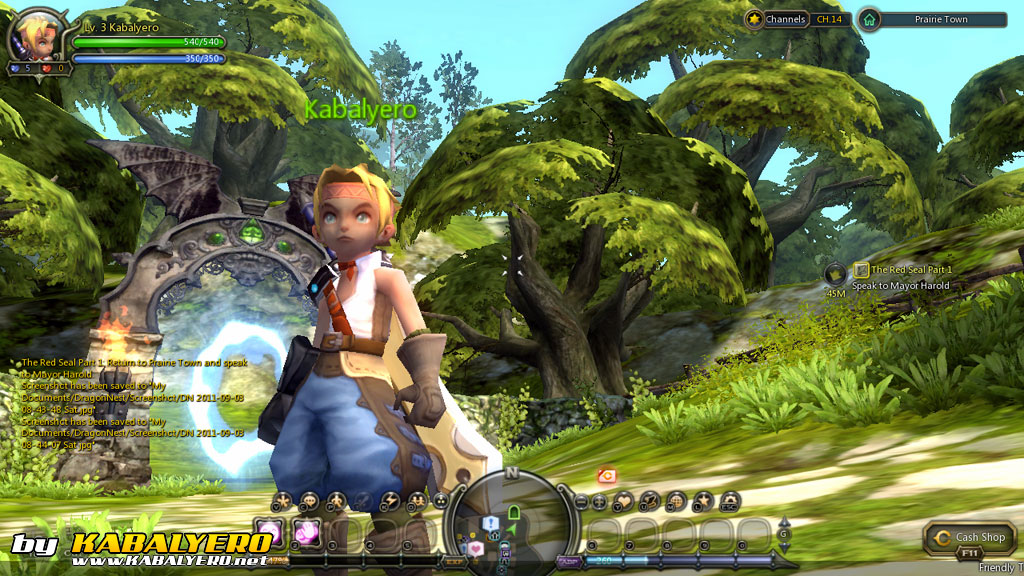Open the circular minimap
1024x576 pixels.
[512, 517]
